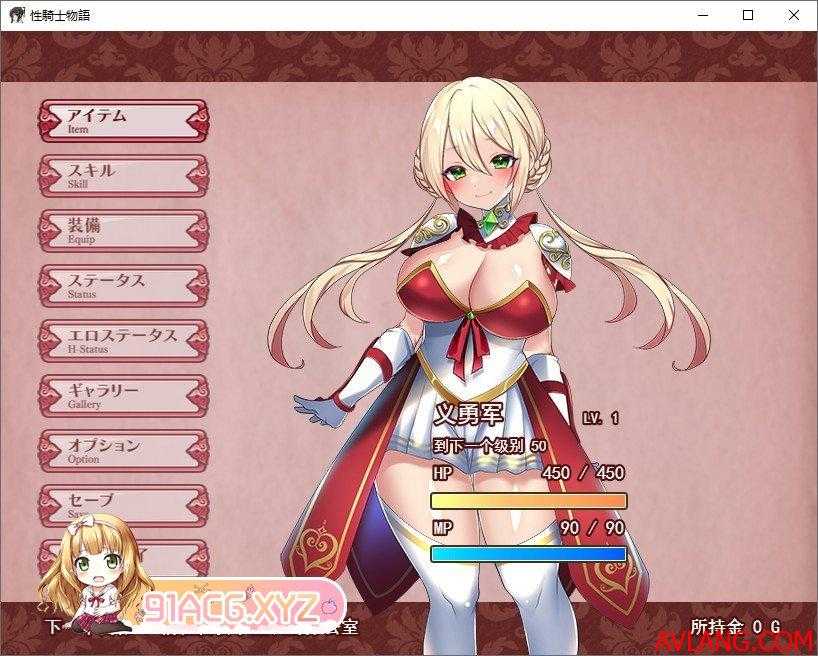Open the ギャラリー (Gallery) menu
This screenshot has height=656, width=818.
point(123,396)
